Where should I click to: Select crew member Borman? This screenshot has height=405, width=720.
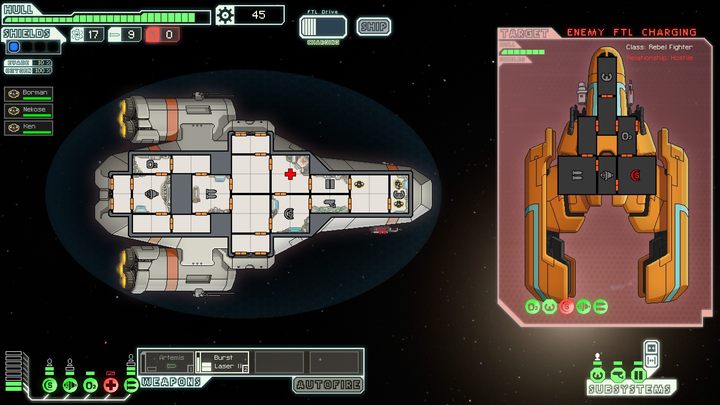tap(28, 93)
